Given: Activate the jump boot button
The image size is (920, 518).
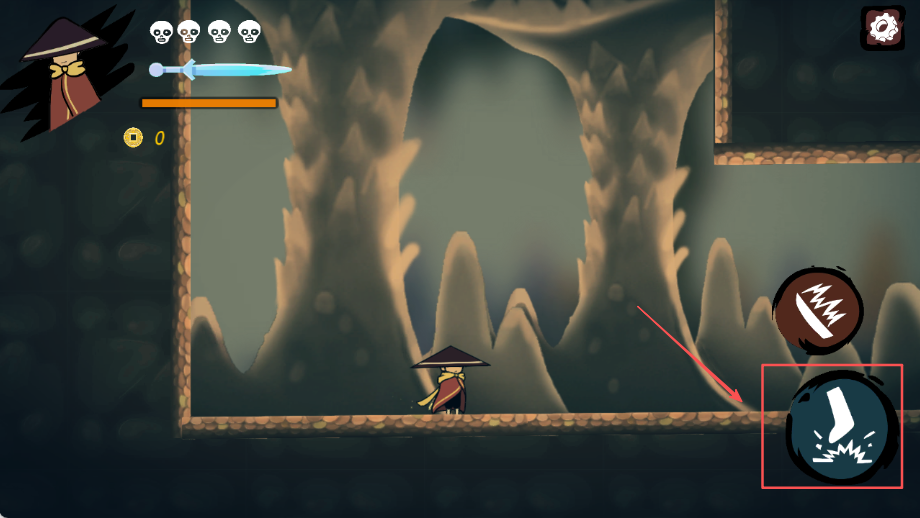Looking at the screenshot, I should 839,428.
